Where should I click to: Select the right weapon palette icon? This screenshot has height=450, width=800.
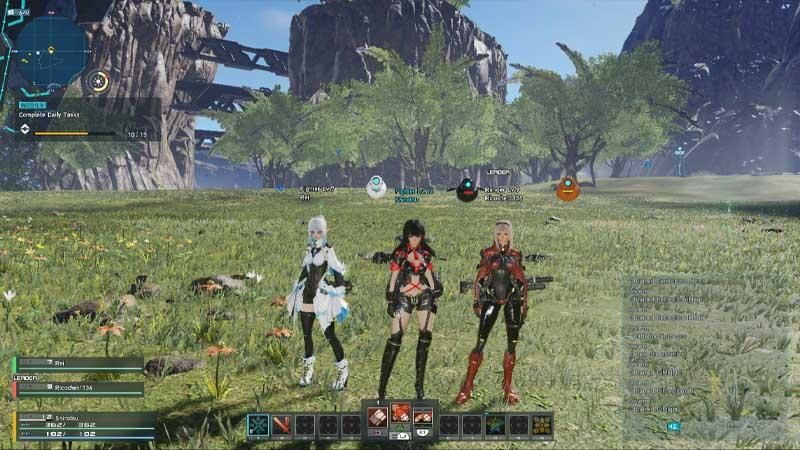(x=423, y=415)
